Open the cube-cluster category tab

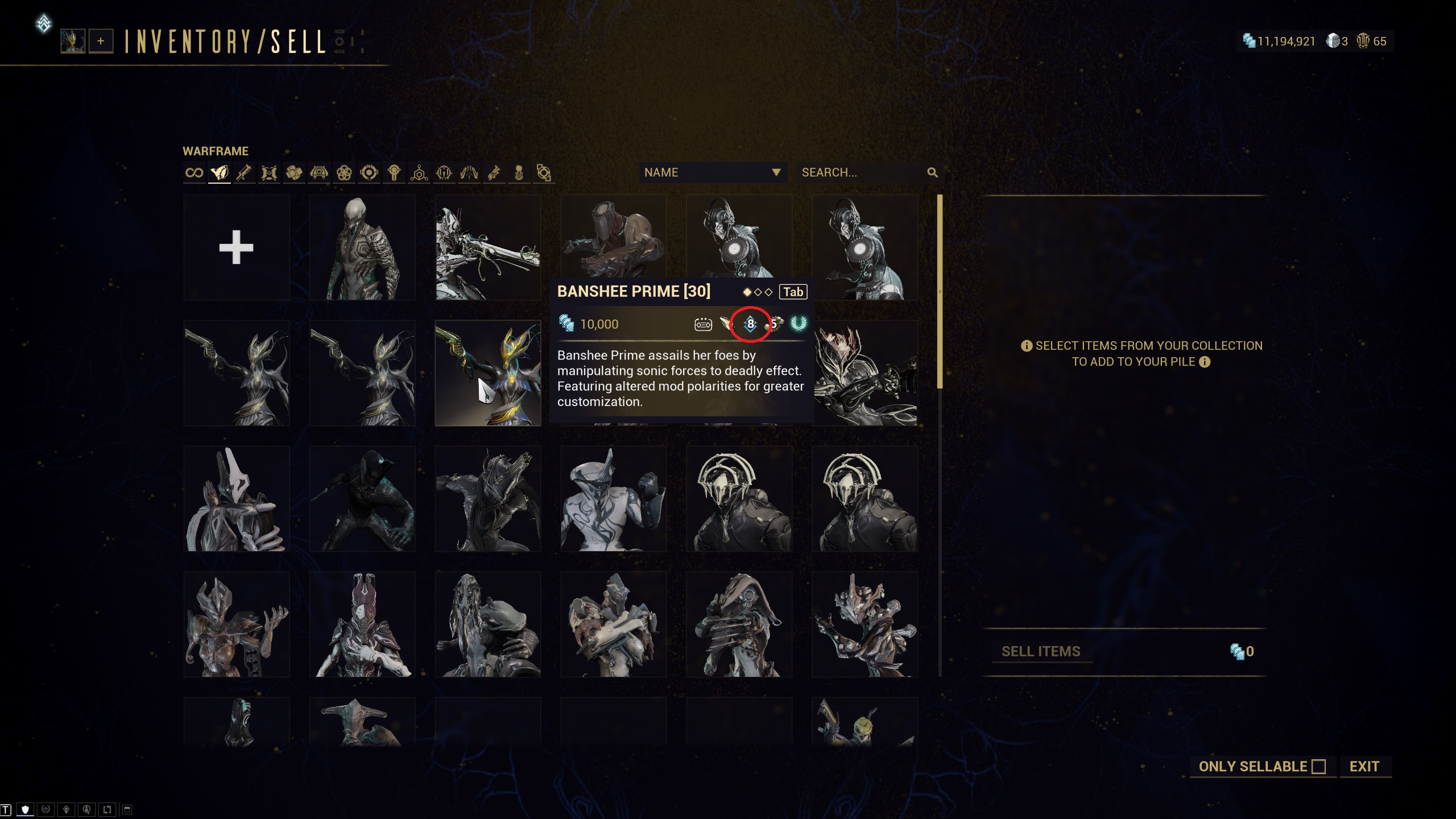(294, 172)
